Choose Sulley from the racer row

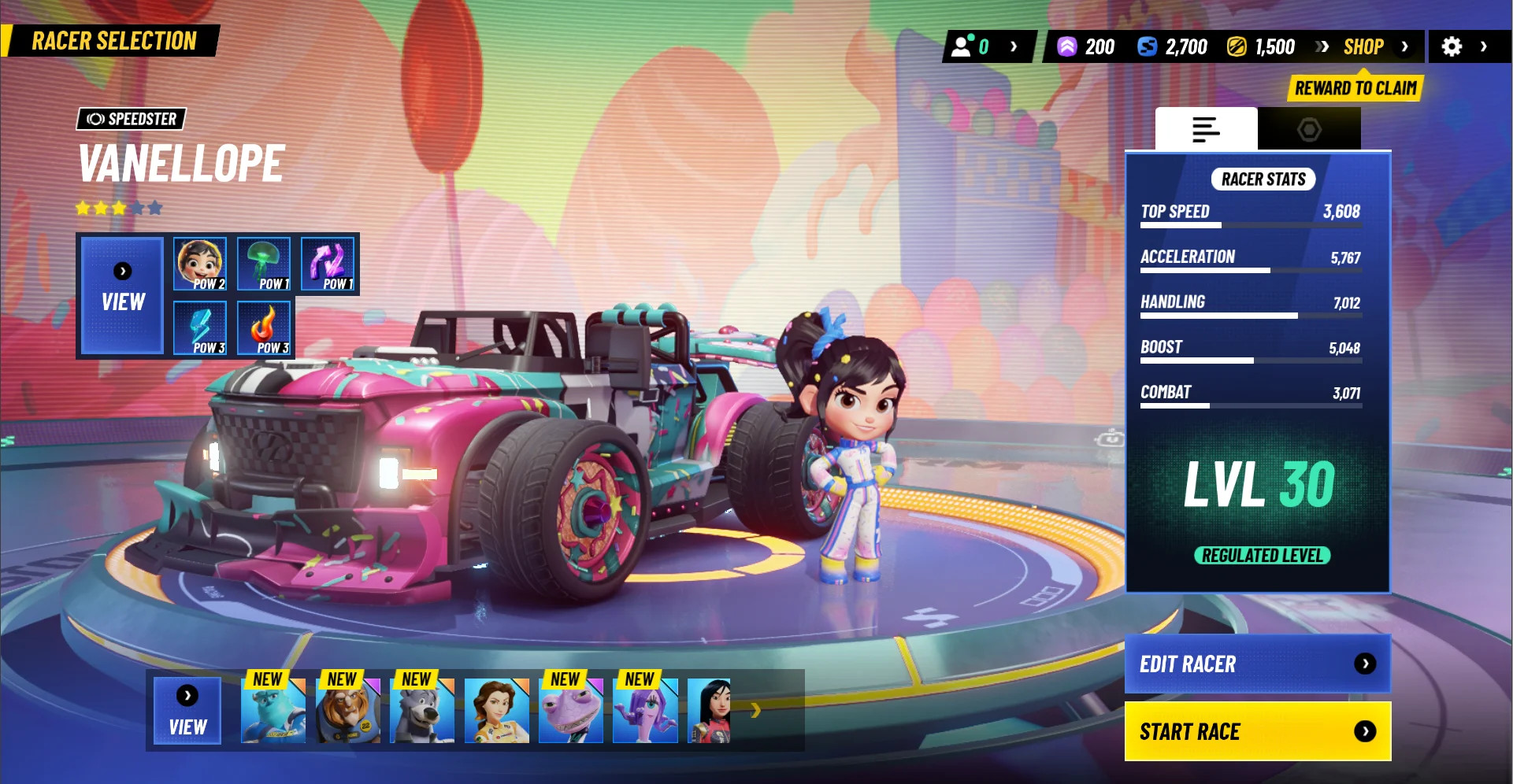tap(273, 711)
